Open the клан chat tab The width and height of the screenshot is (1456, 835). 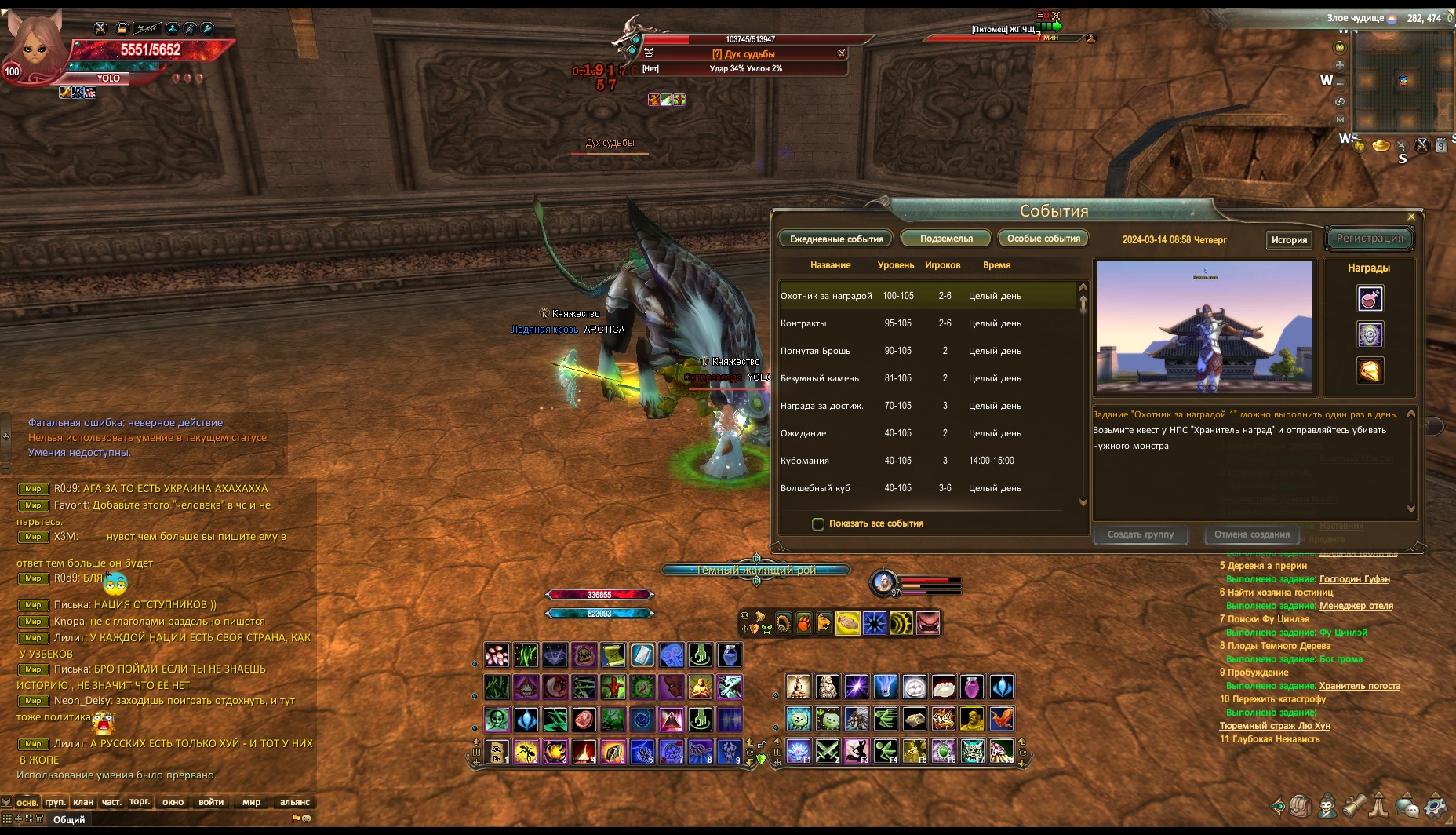[83, 802]
